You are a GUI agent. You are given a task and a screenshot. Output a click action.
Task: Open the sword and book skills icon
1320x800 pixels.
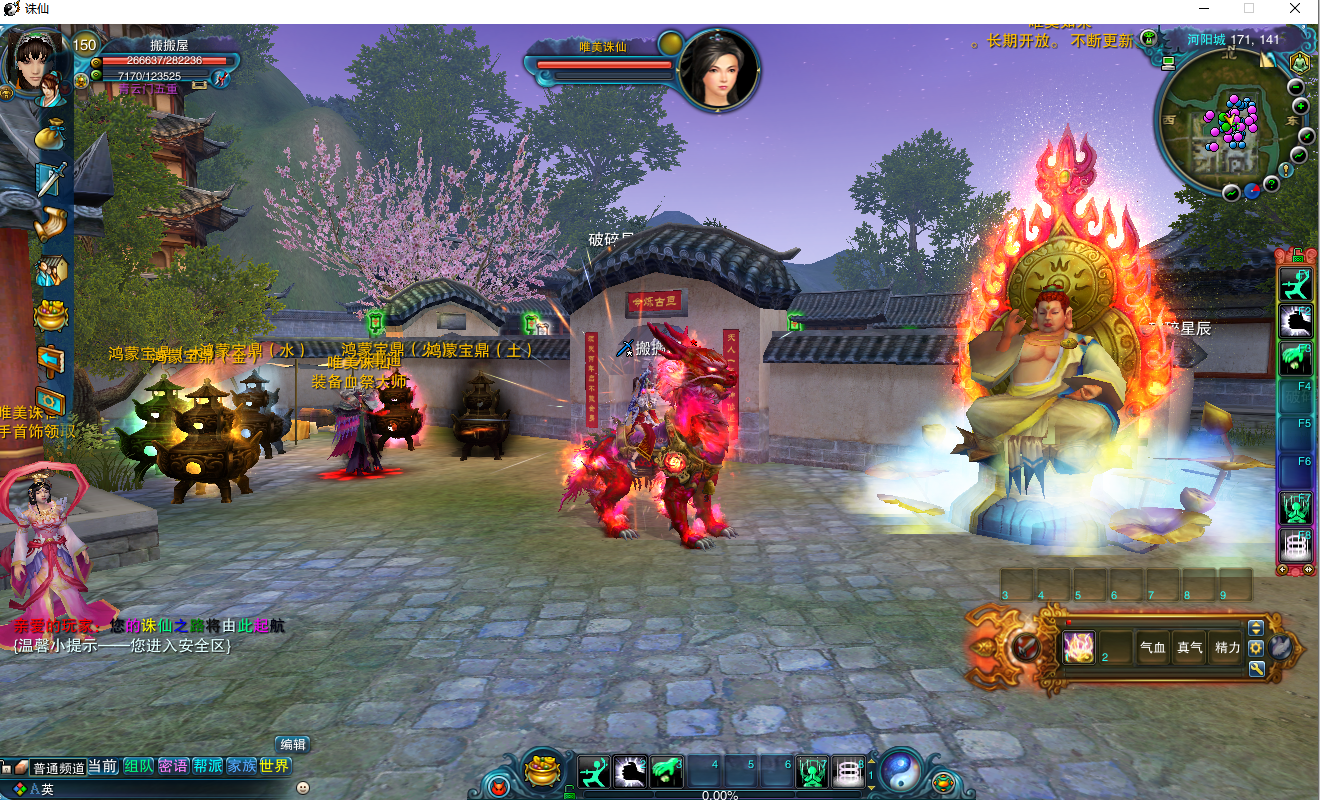50,180
